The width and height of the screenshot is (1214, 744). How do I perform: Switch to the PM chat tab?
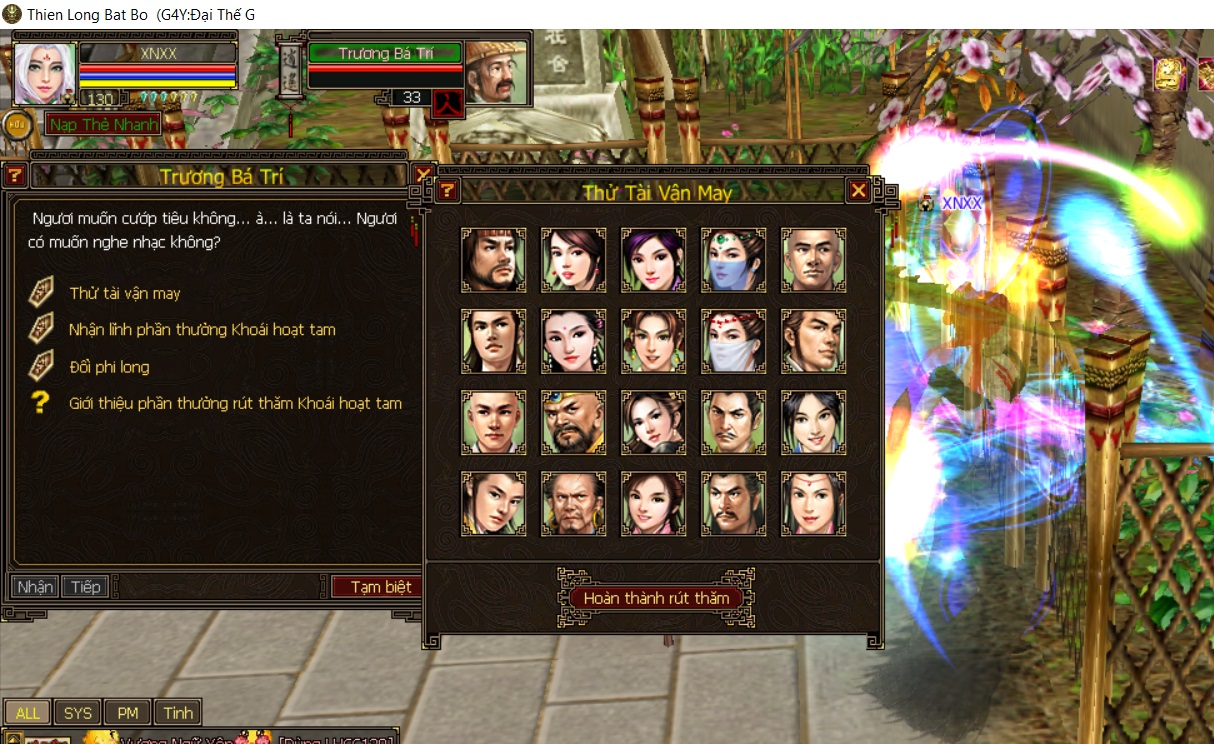(128, 713)
